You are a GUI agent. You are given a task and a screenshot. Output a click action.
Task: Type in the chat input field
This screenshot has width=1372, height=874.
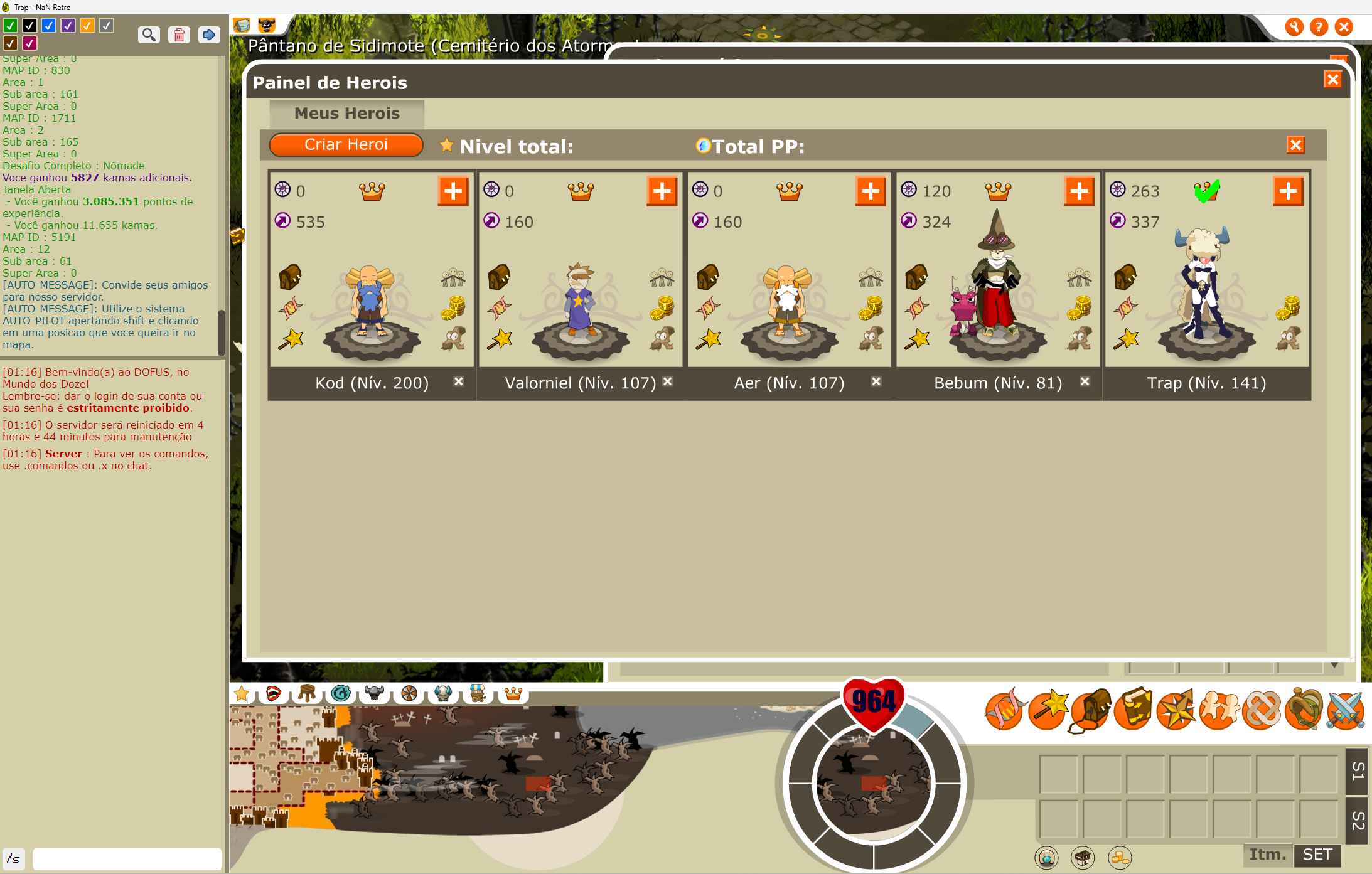[127, 858]
